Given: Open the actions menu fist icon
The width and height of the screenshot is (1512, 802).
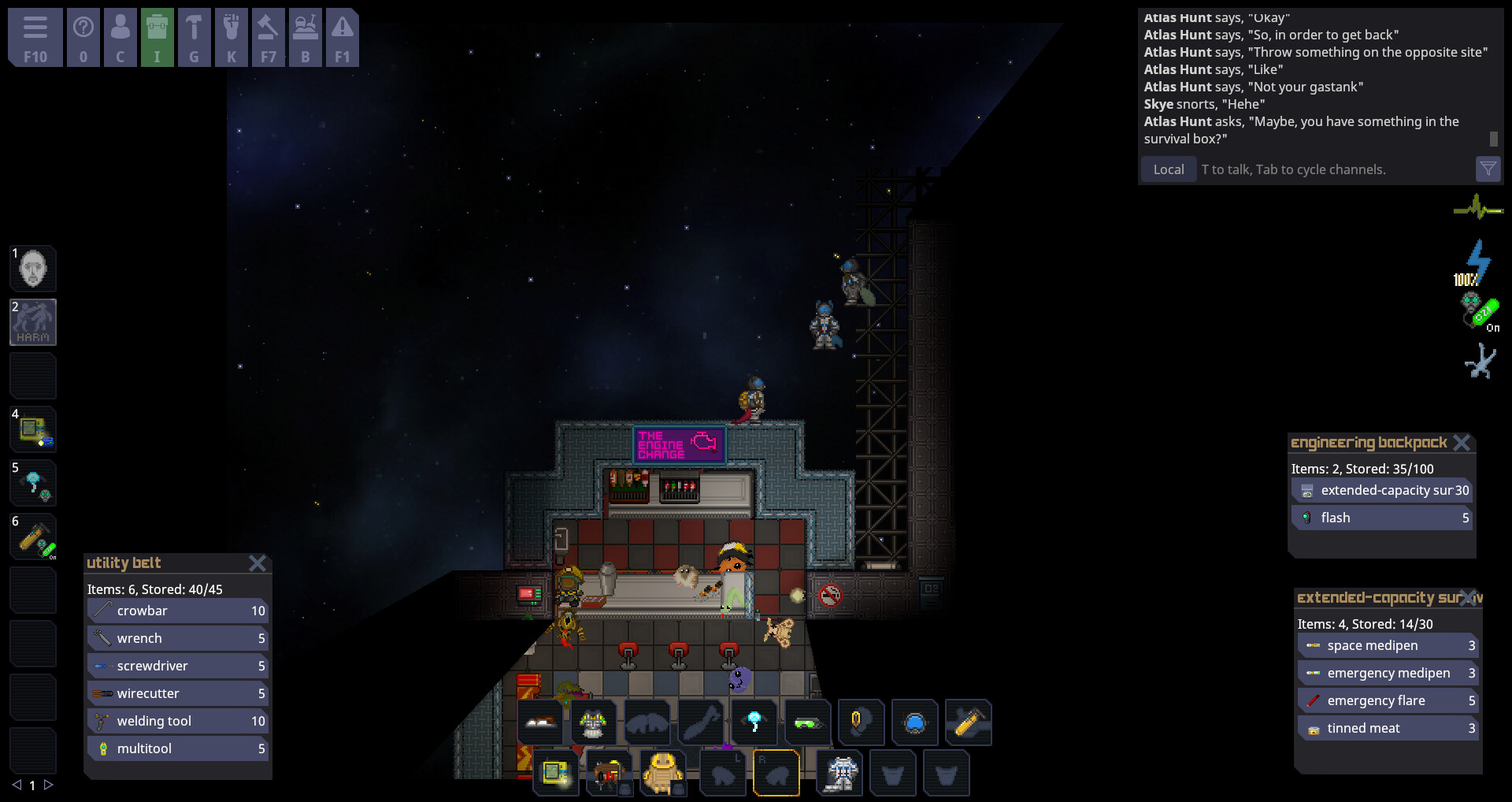Looking at the screenshot, I should click(232, 35).
